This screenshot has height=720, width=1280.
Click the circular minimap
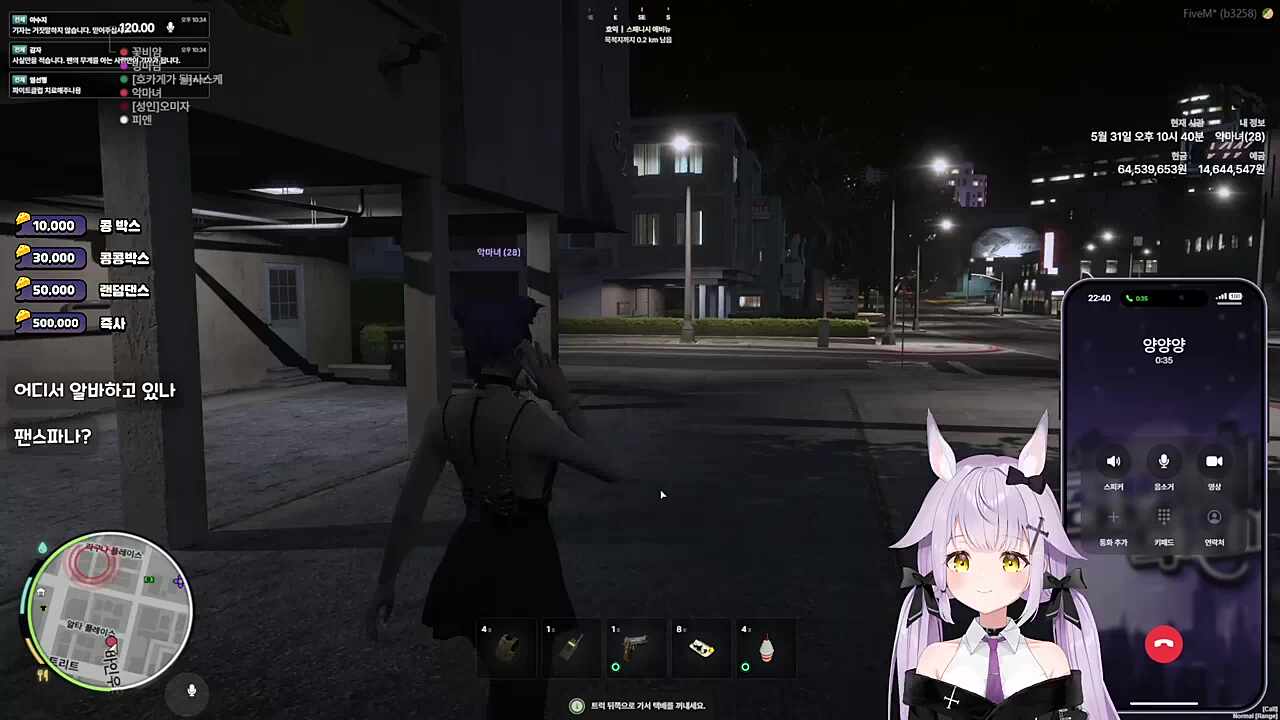click(110, 611)
